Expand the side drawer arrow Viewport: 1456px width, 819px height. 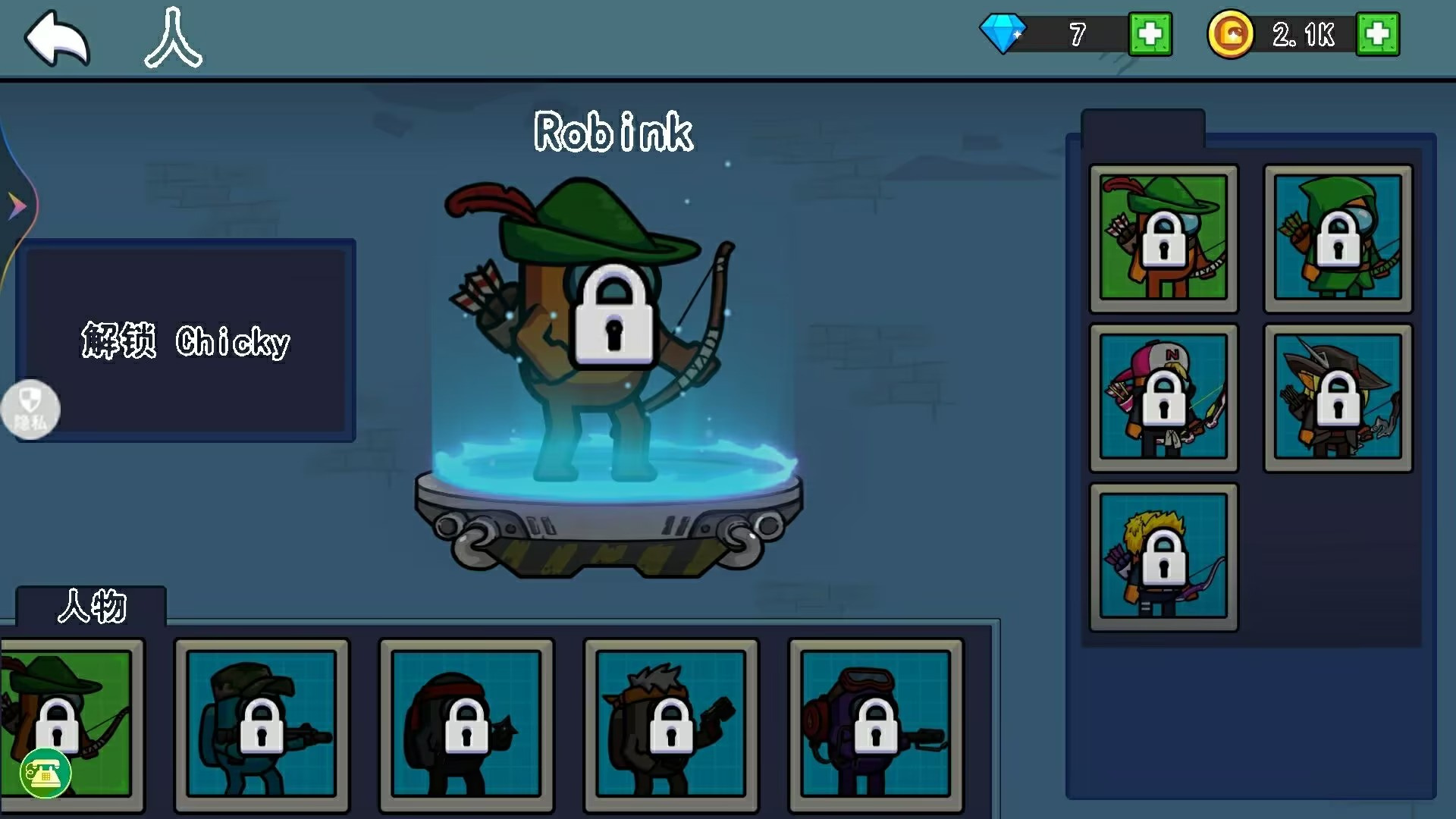(17, 206)
